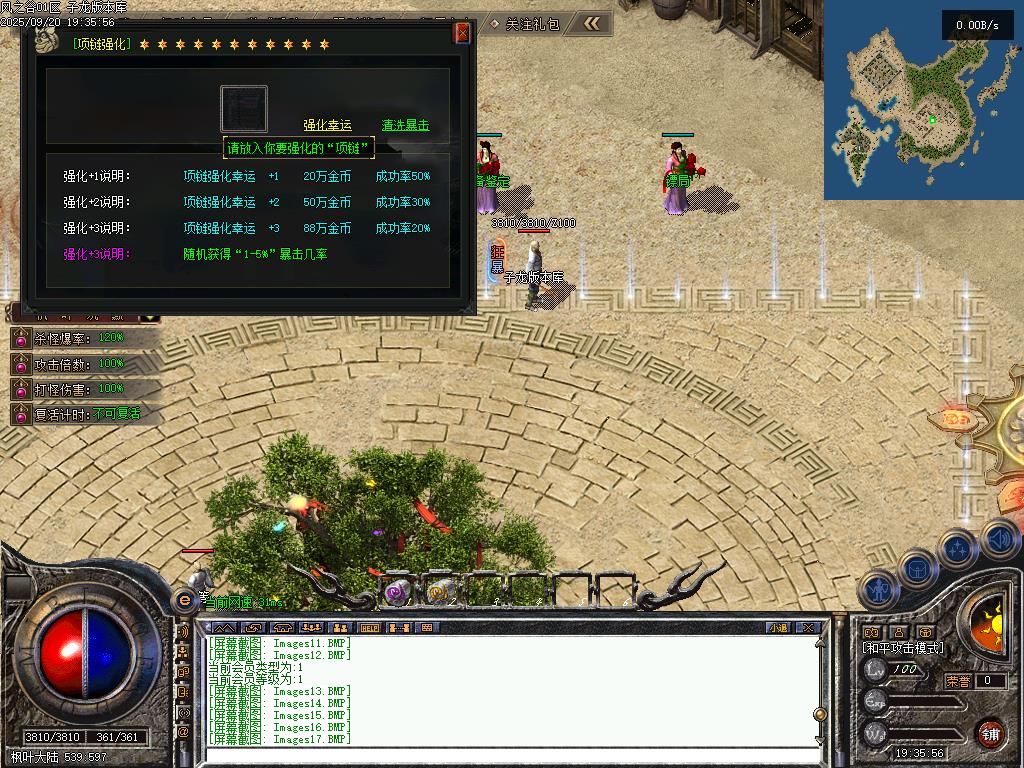Open the character figure round button
This screenshot has width=1024, height=768.
[x=876, y=590]
